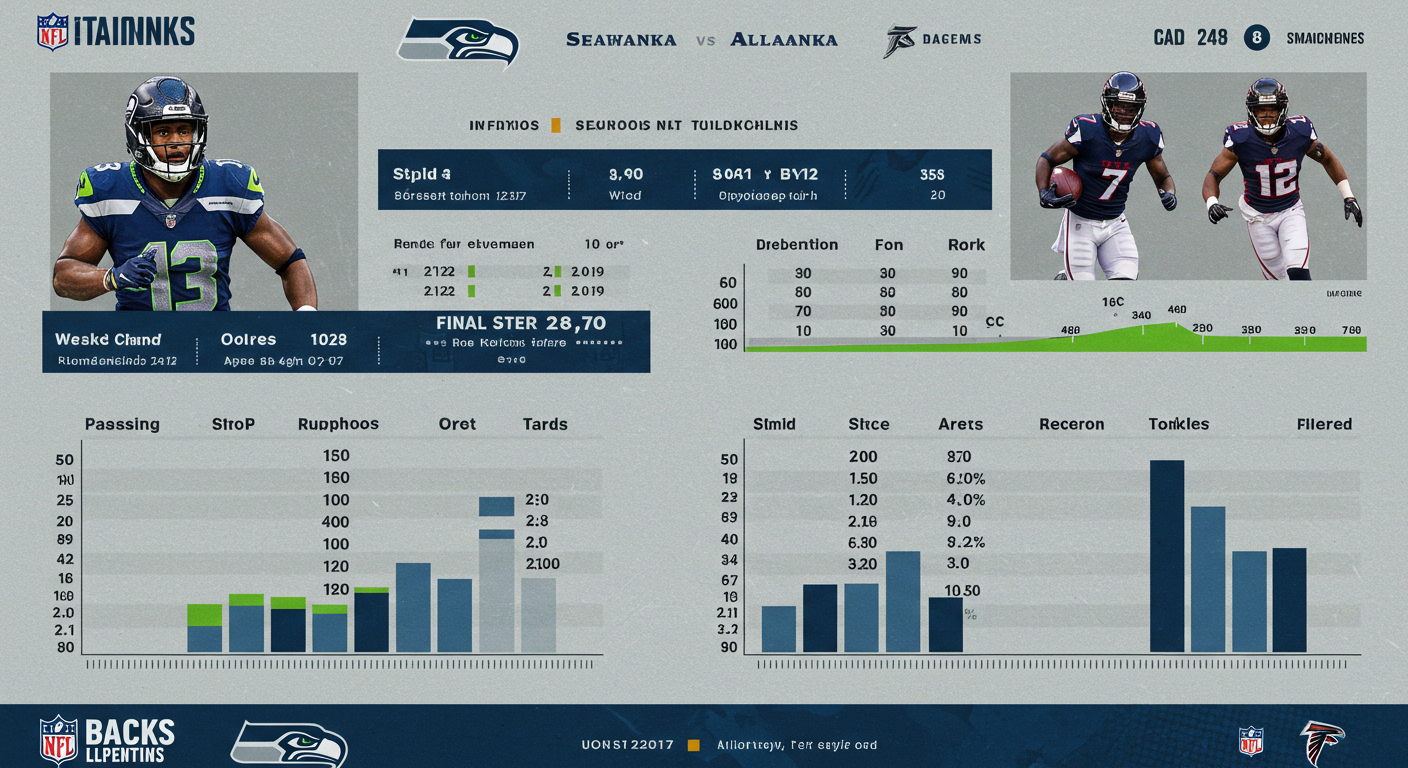Image resolution: width=1408 pixels, height=768 pixels.
Task: Choose the Oret column header
Action: [x=457, y=424]
